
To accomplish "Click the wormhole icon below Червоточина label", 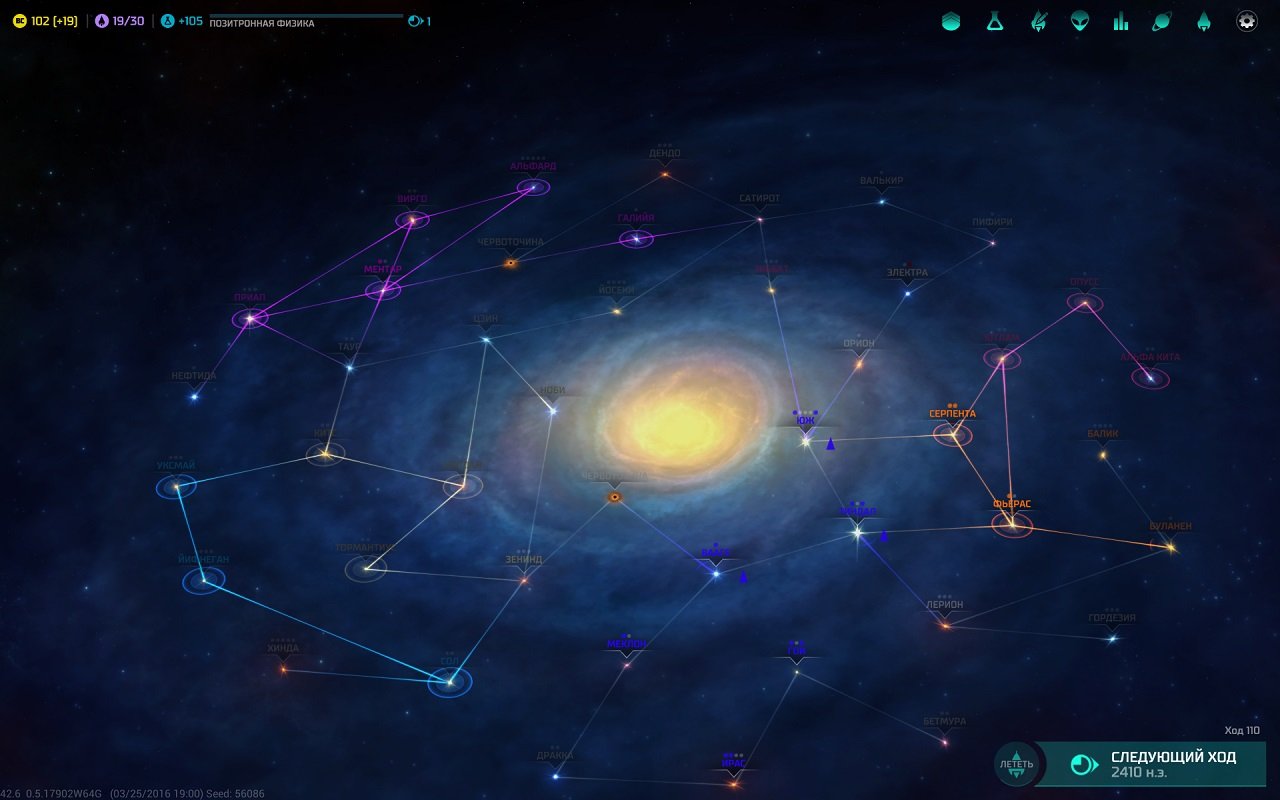I will click(x=510, y=263).
